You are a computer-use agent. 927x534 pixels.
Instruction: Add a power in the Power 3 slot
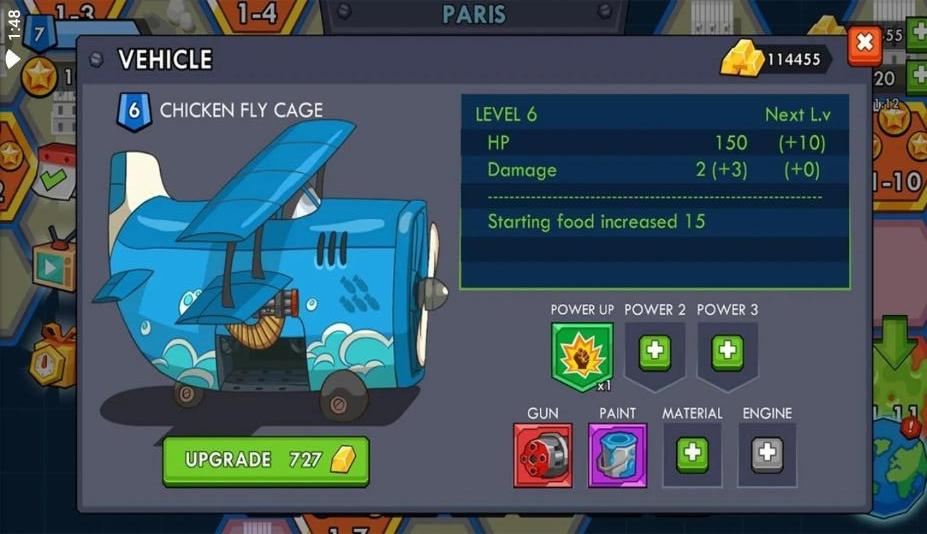727,352
